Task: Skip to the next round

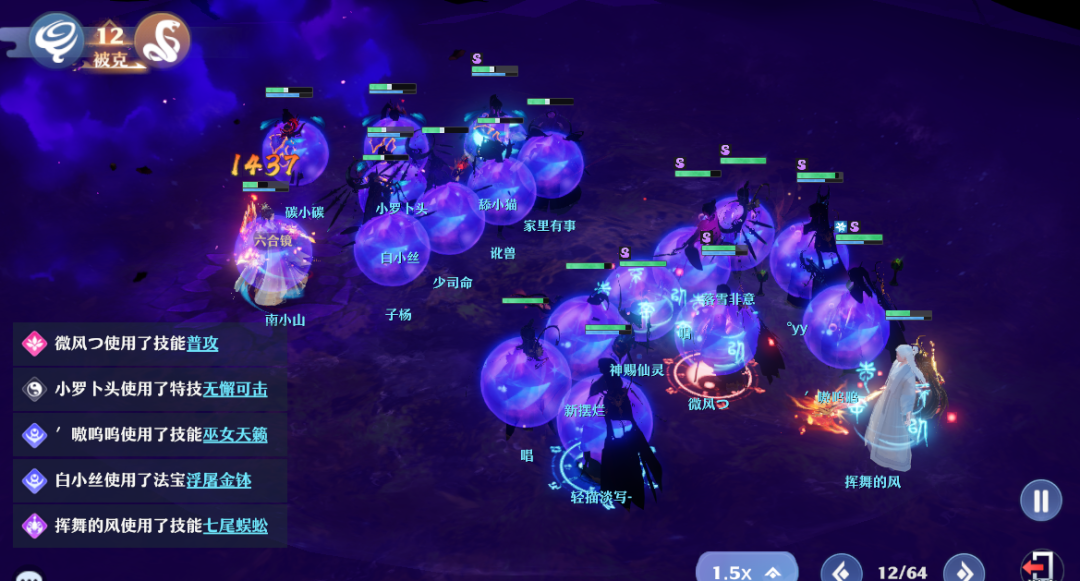Action: point(964,571)
